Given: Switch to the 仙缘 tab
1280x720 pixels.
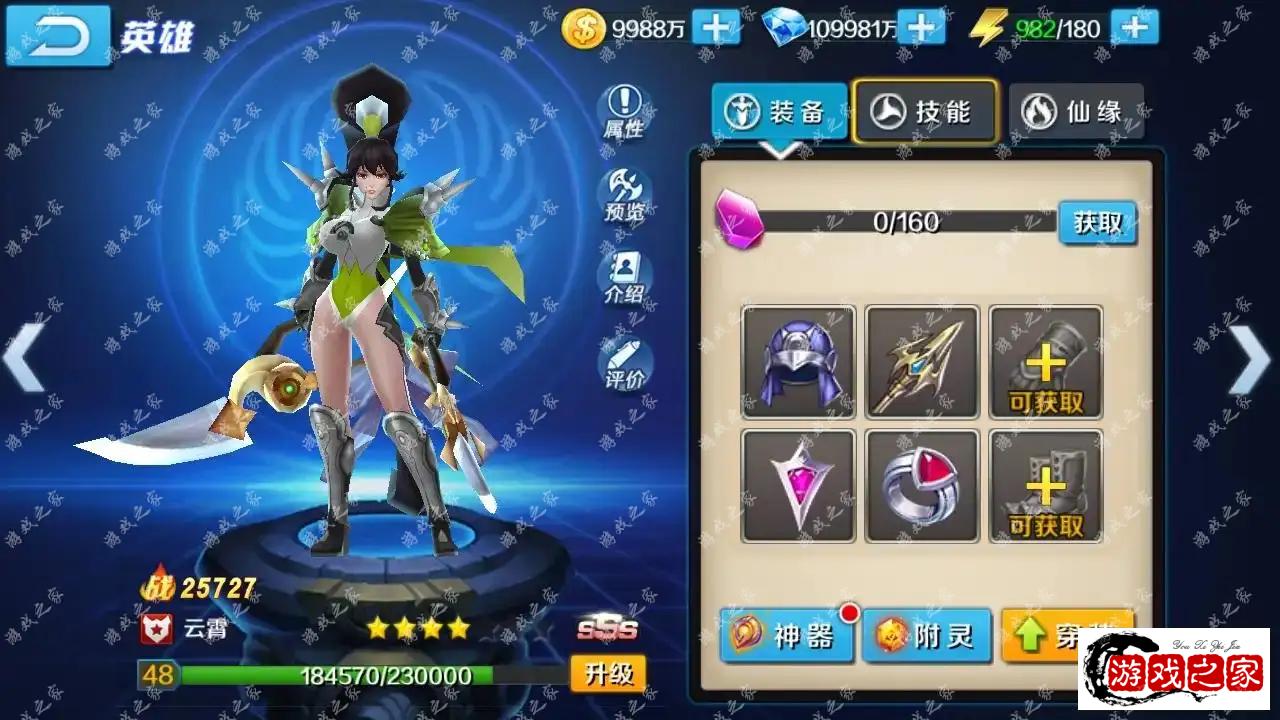Looking at the screenshot, I should click(1075, 111).
